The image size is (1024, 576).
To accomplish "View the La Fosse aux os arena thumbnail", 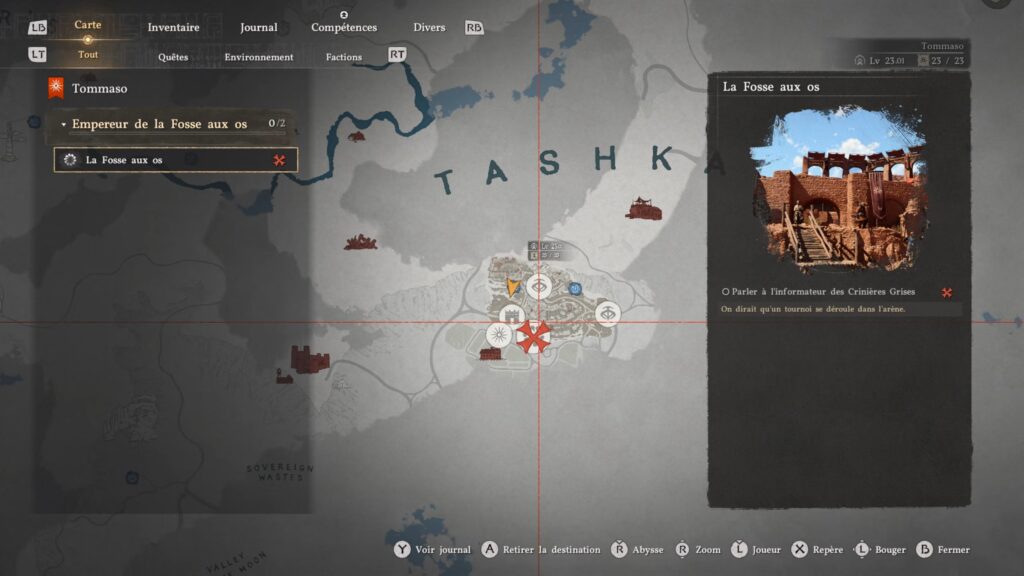I will 838,189.
